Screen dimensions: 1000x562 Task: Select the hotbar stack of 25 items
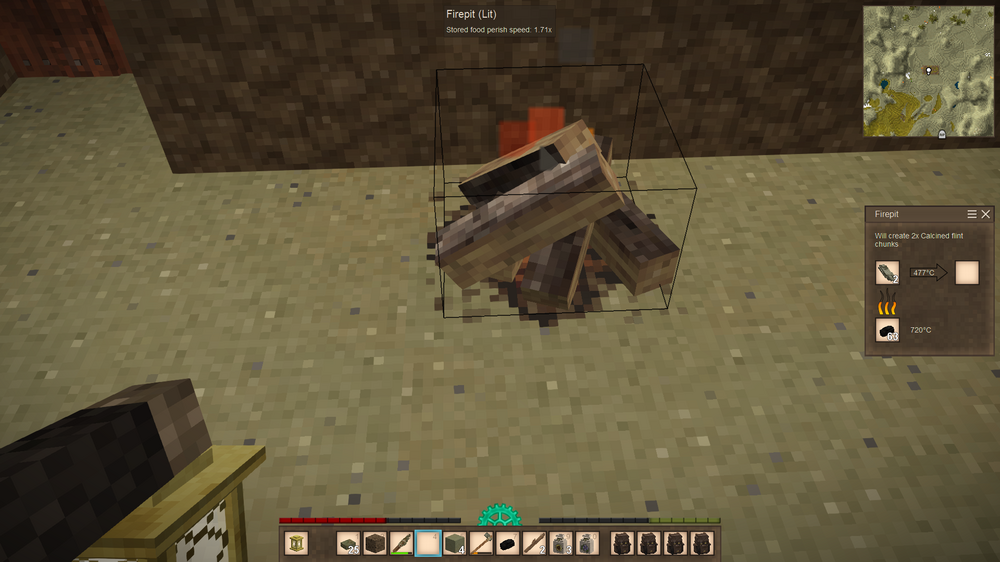349,543
